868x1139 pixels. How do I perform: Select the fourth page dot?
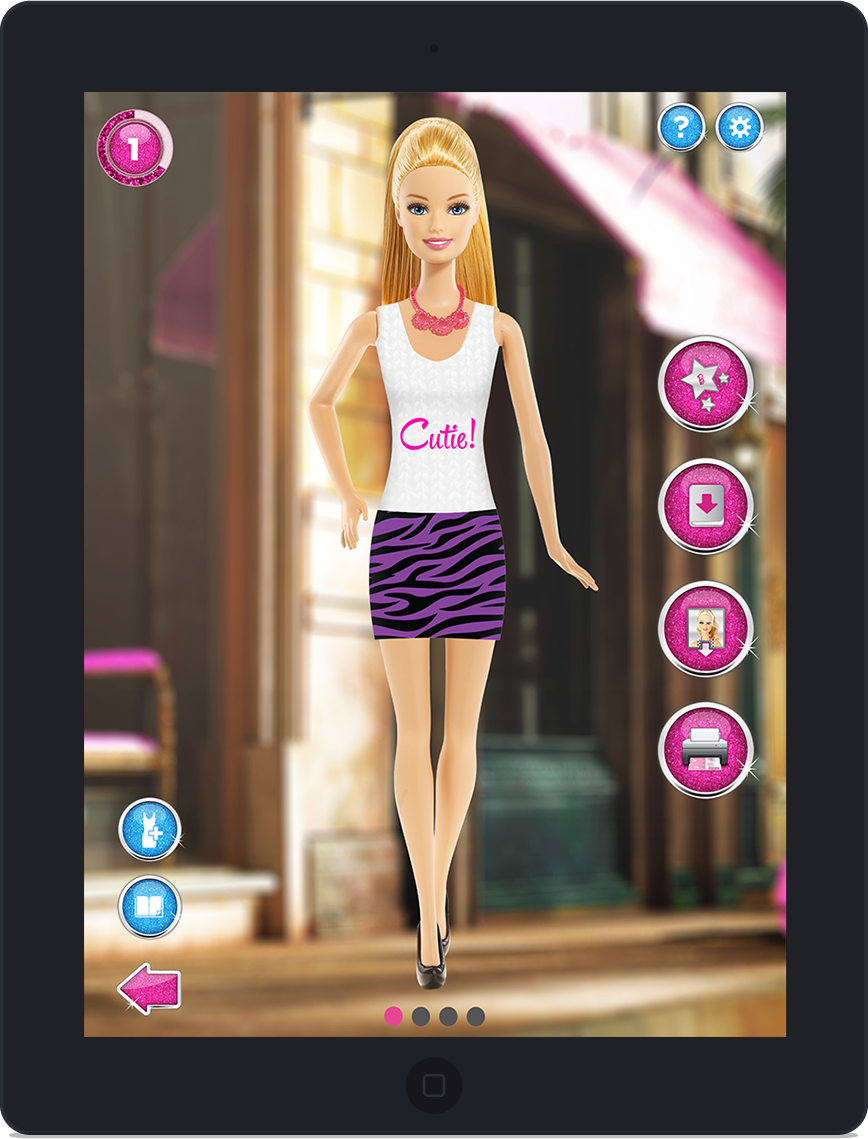[476, 1016]
